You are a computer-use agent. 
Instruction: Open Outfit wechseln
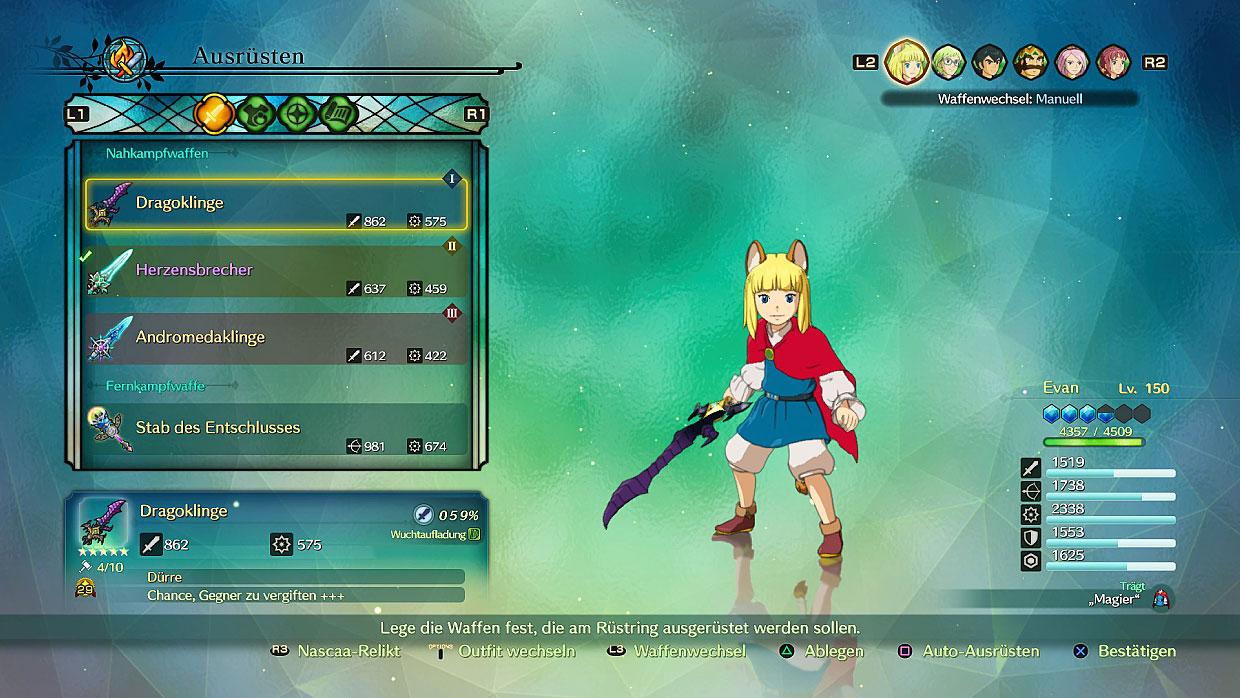(516, 651)
